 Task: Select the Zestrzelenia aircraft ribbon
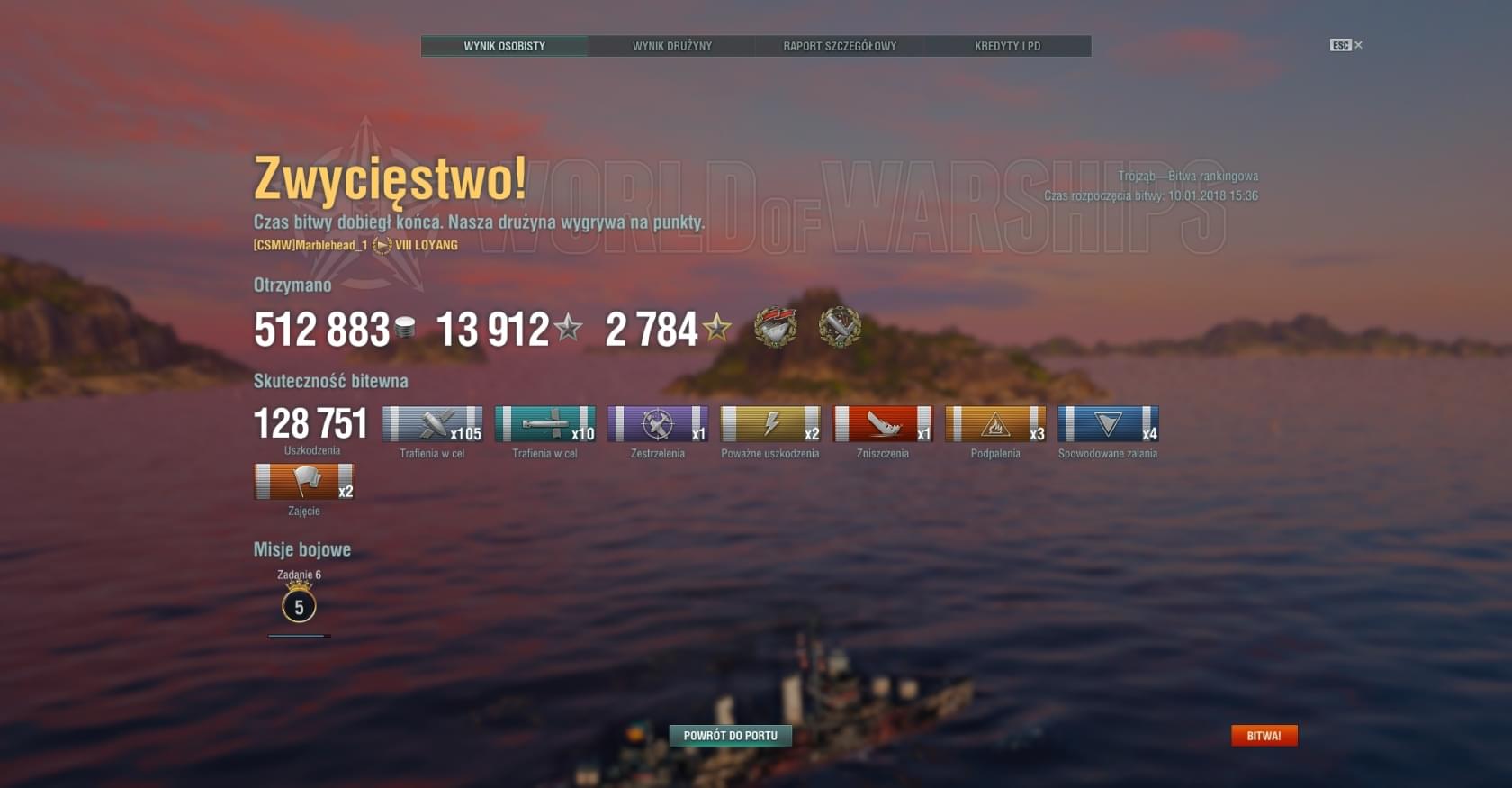(657, 424)
